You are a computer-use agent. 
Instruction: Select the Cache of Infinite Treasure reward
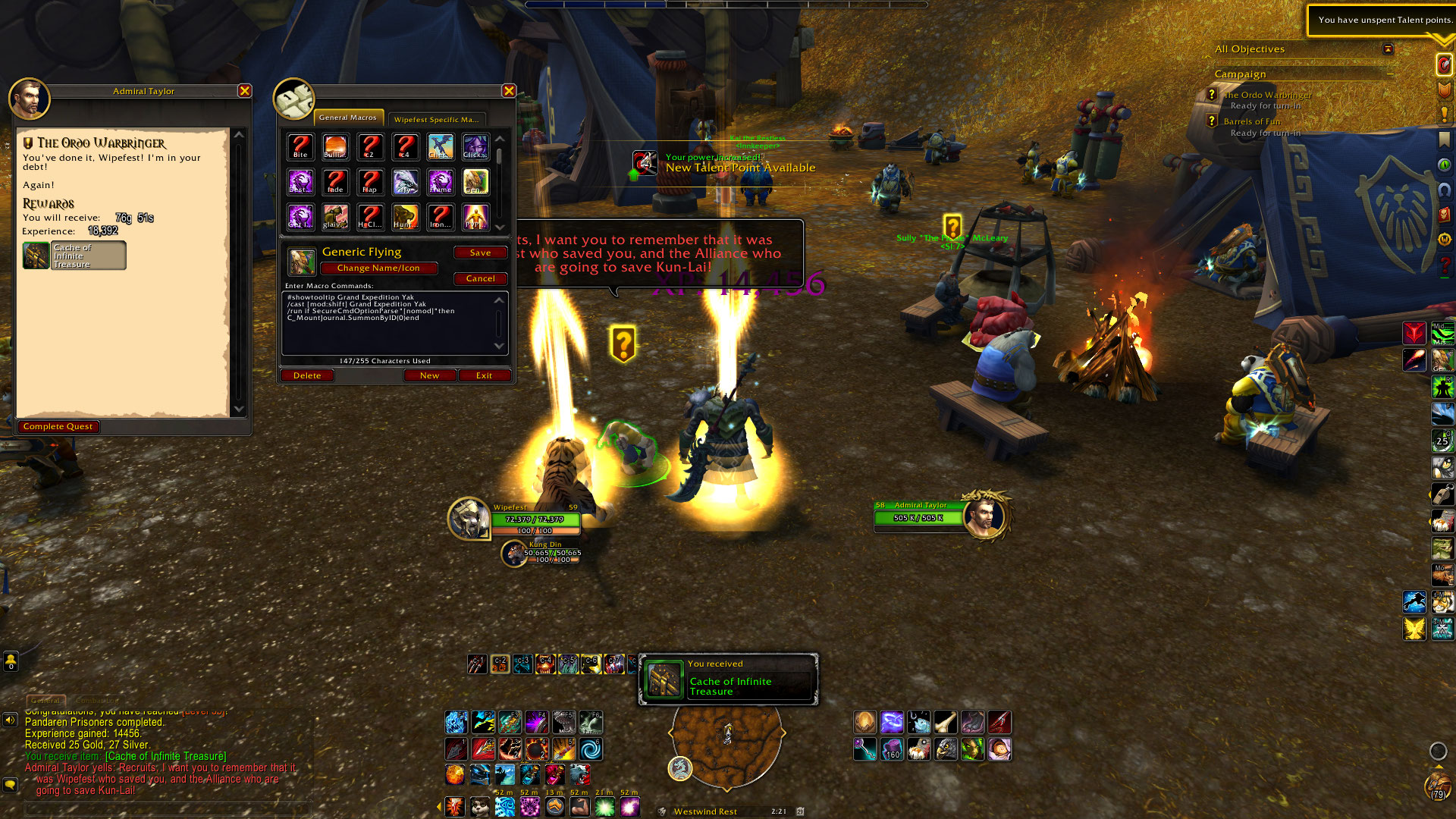(x=74, y=256)
